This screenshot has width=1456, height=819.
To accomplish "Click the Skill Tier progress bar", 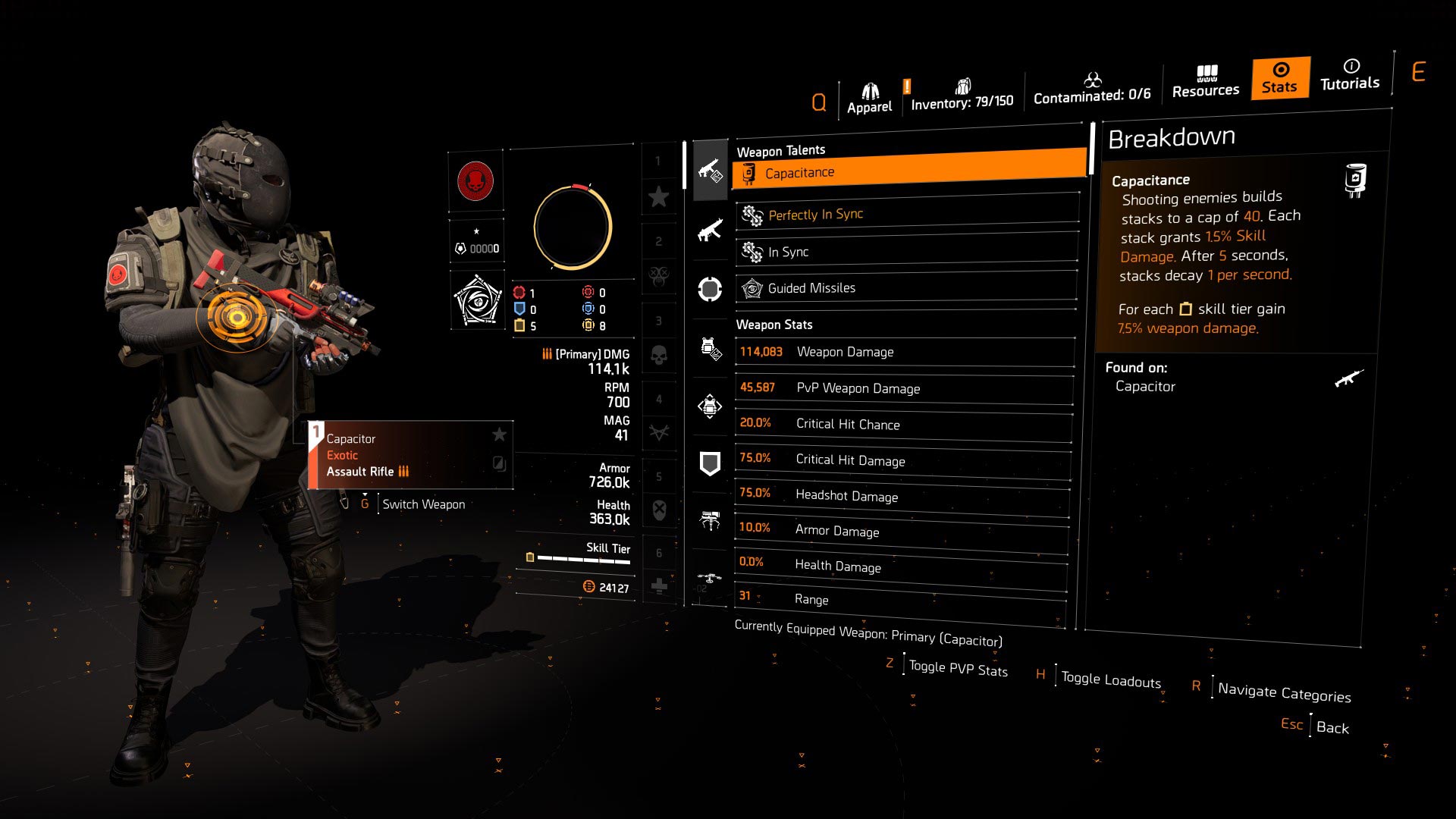I will pyautogui.click(x=584, y=559).
